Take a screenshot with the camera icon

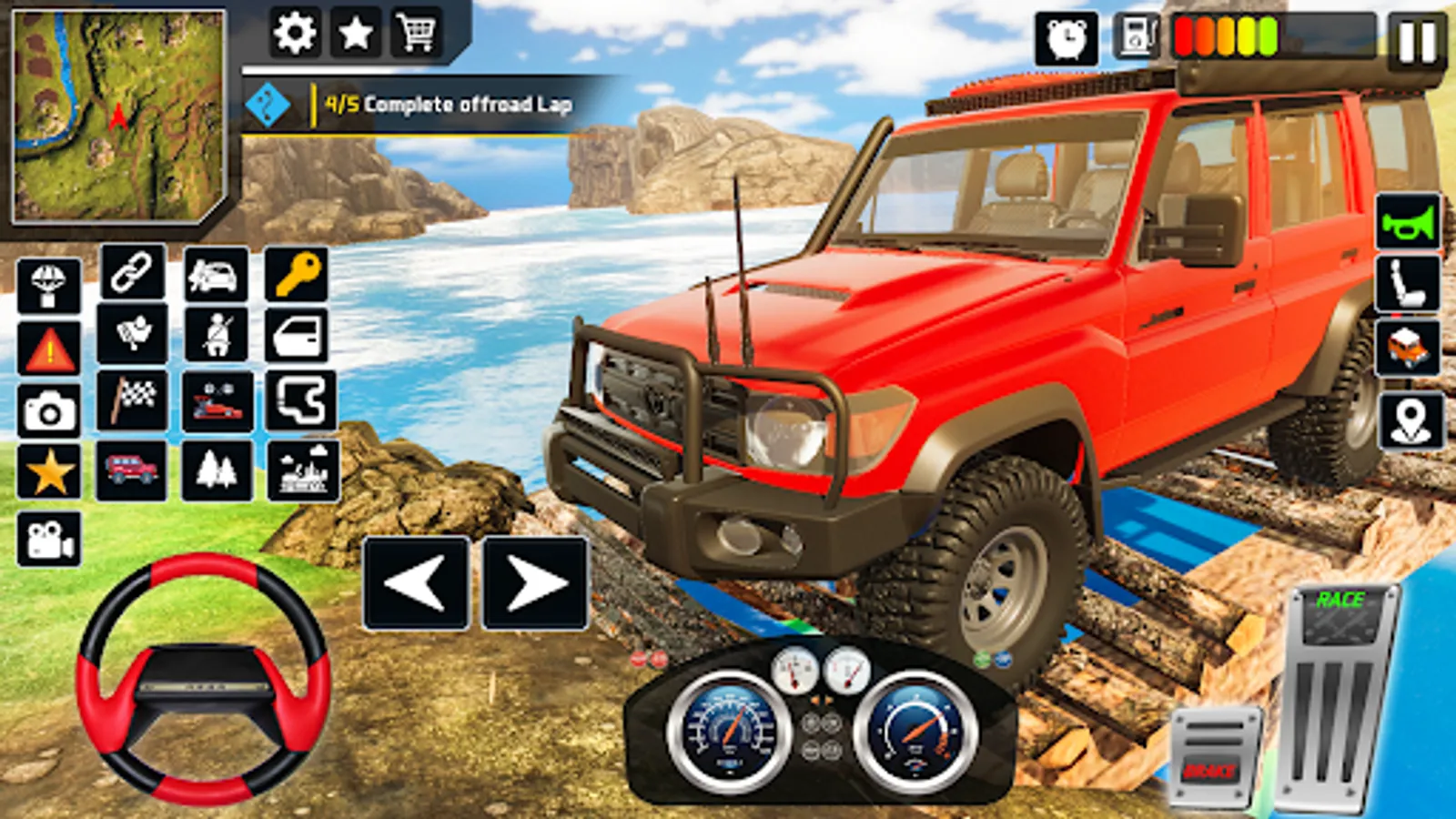[x=49, y=413]
